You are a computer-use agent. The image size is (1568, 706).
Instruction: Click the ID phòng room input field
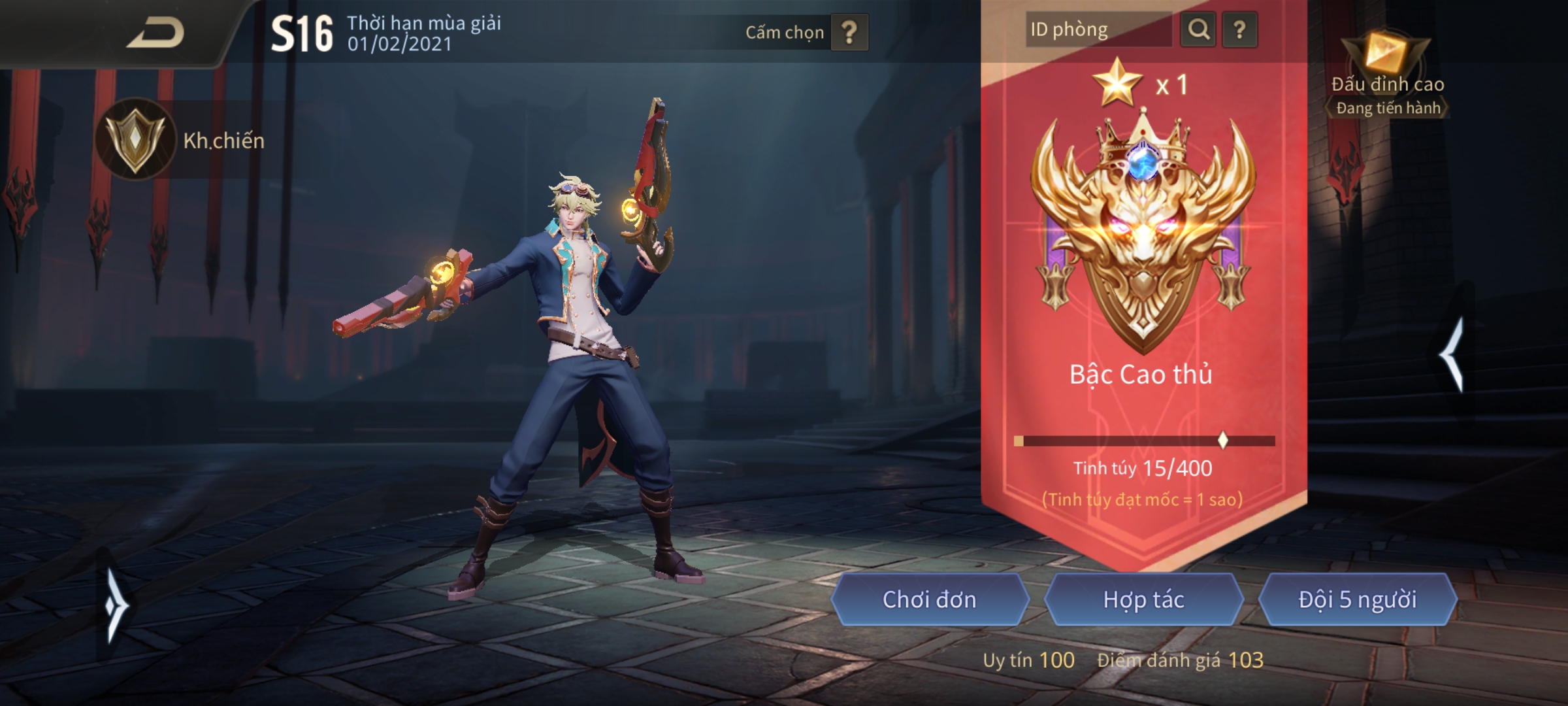(x=1099, y=30)
